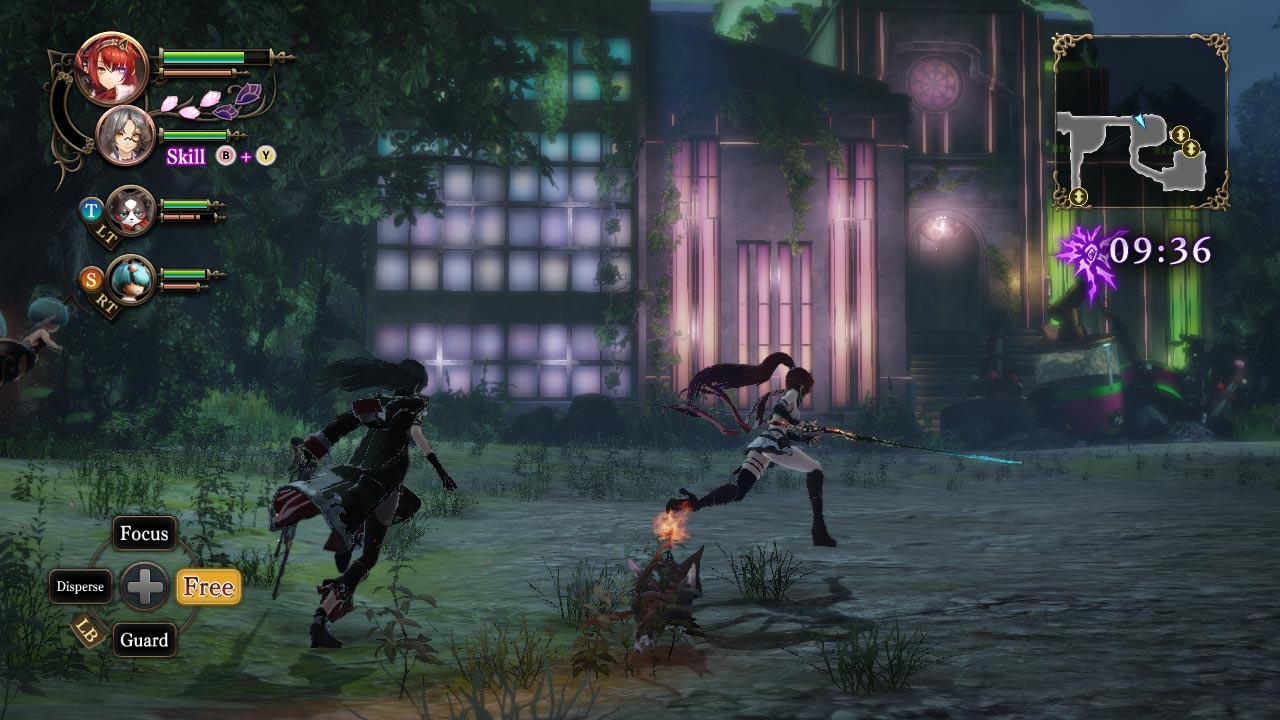Viewport: 1280px width, 720px height.
Task: Click the player arrow on the minimap
Action: click(x=1140, y=120)
